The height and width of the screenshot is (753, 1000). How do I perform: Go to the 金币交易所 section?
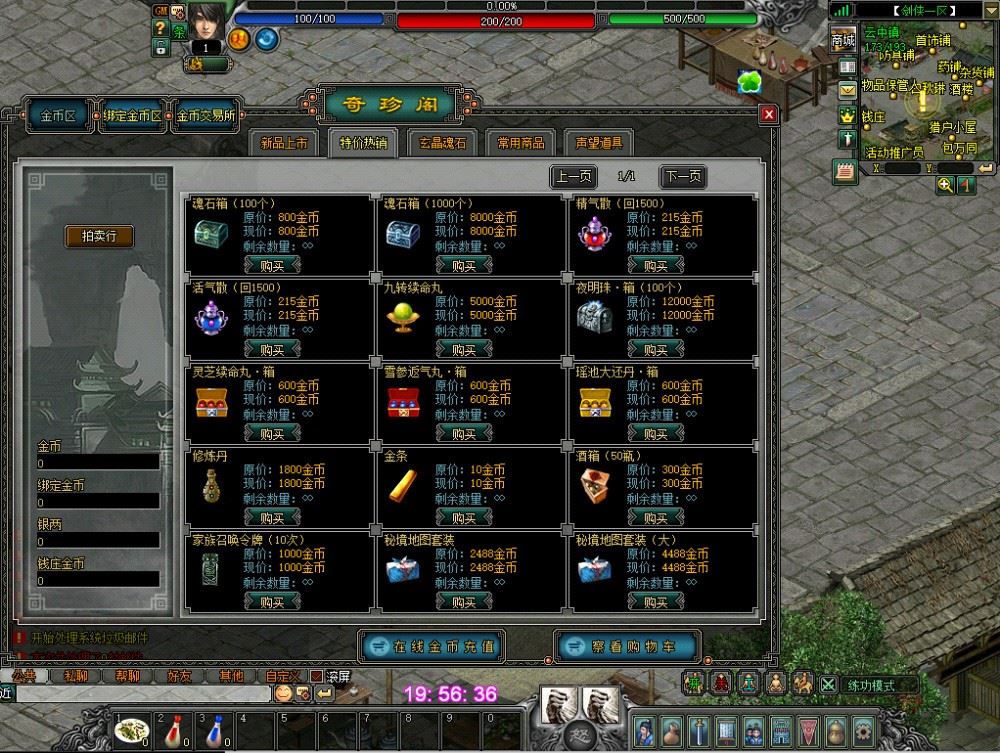(x=207, y=115)
